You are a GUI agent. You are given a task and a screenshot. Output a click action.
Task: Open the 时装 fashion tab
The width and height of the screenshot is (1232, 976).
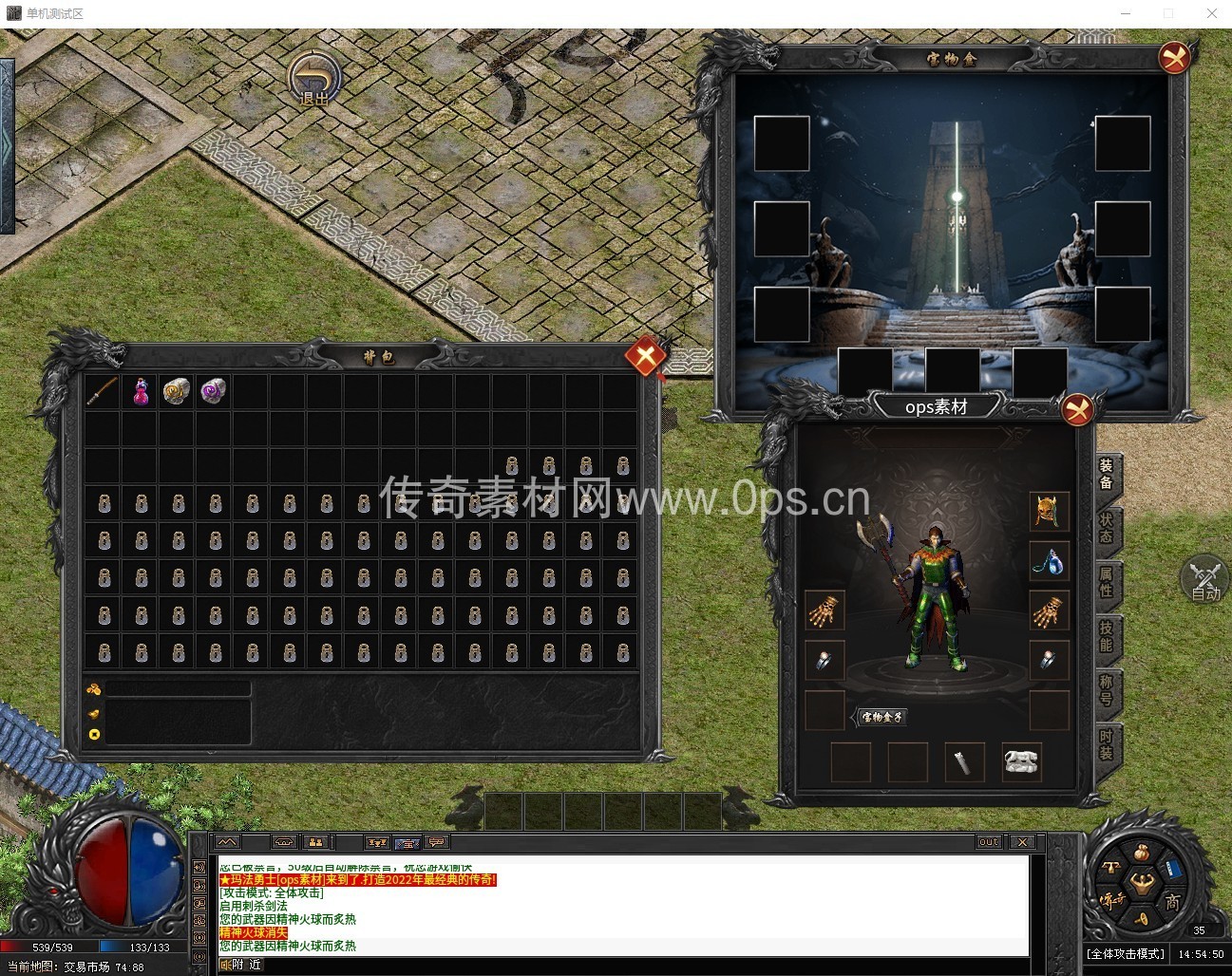pos(1106,743)
